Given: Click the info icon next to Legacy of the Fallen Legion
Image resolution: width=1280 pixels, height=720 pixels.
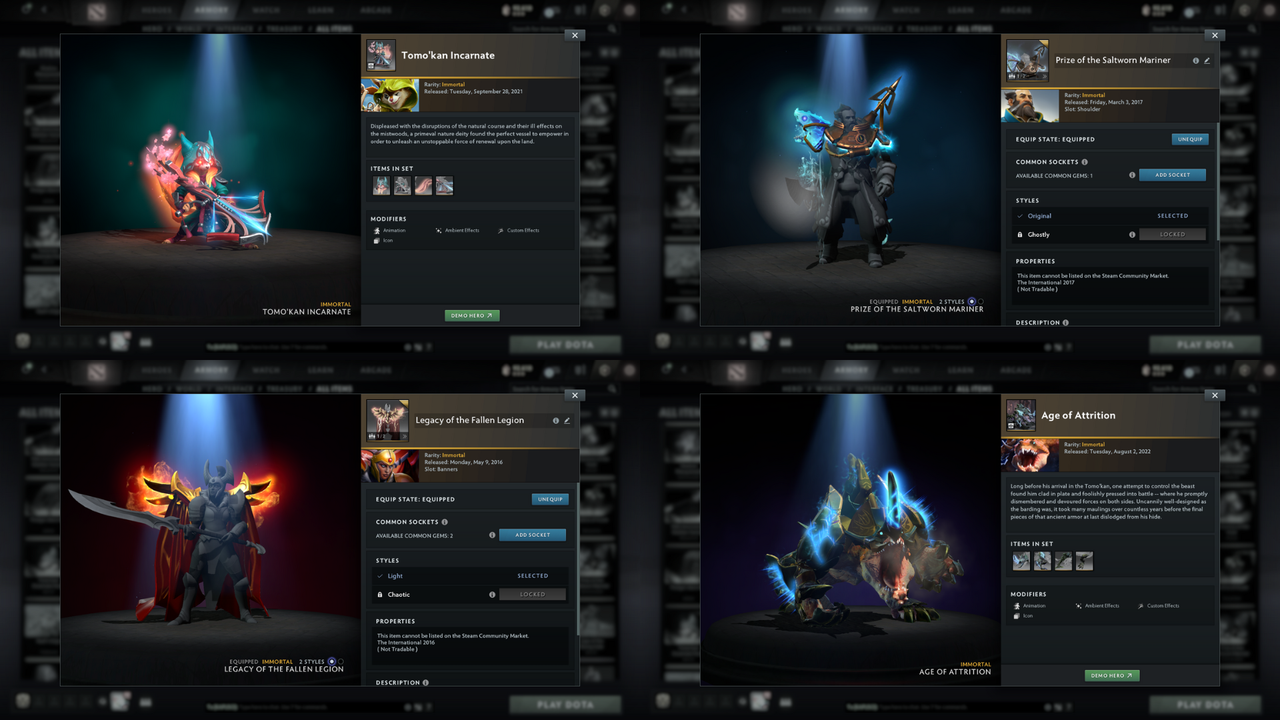Looking at the screenshot, I should pos(555,420).
